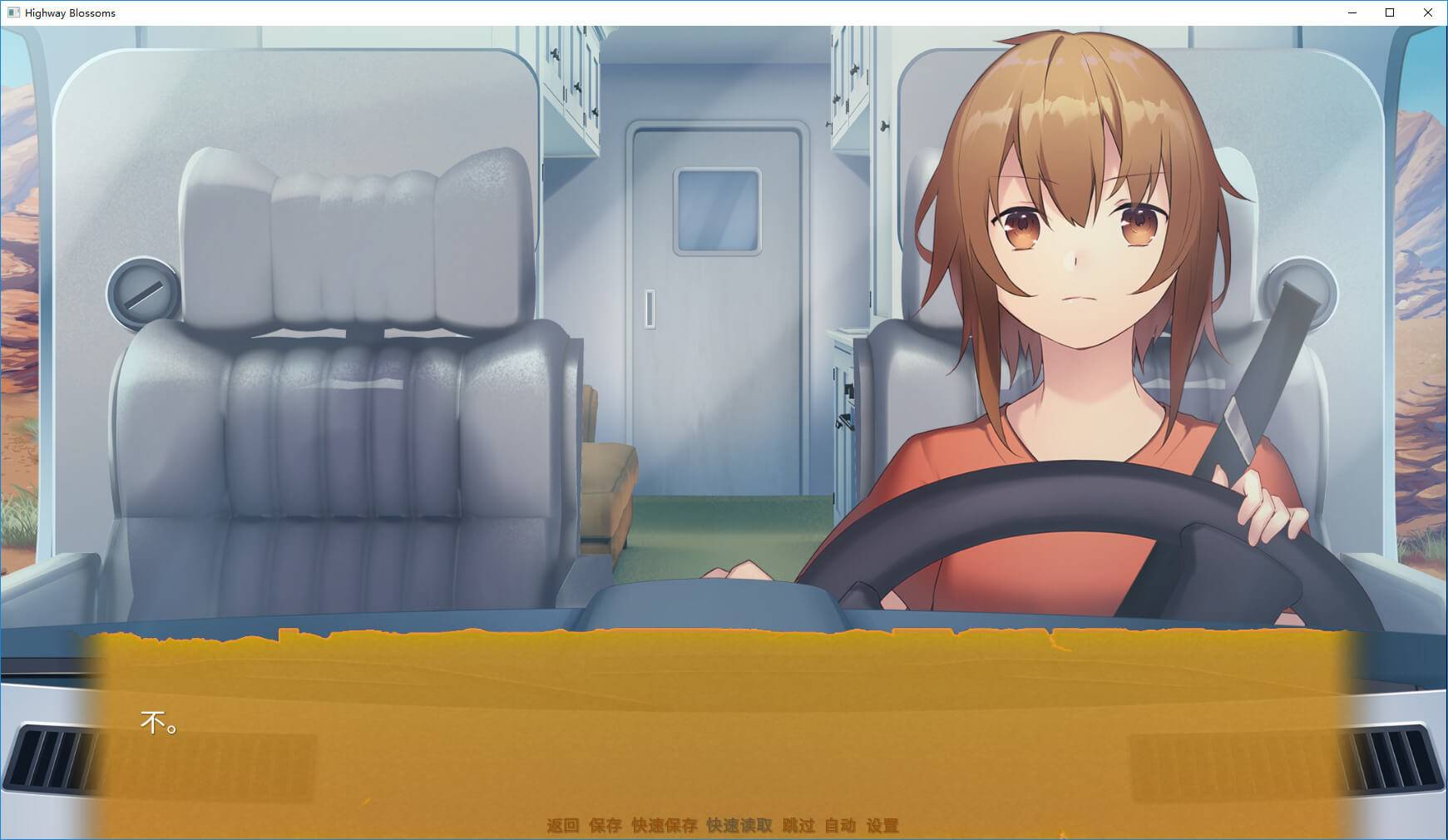
Task: Open the 保存 (Save) screen
Action: [605, 825]
